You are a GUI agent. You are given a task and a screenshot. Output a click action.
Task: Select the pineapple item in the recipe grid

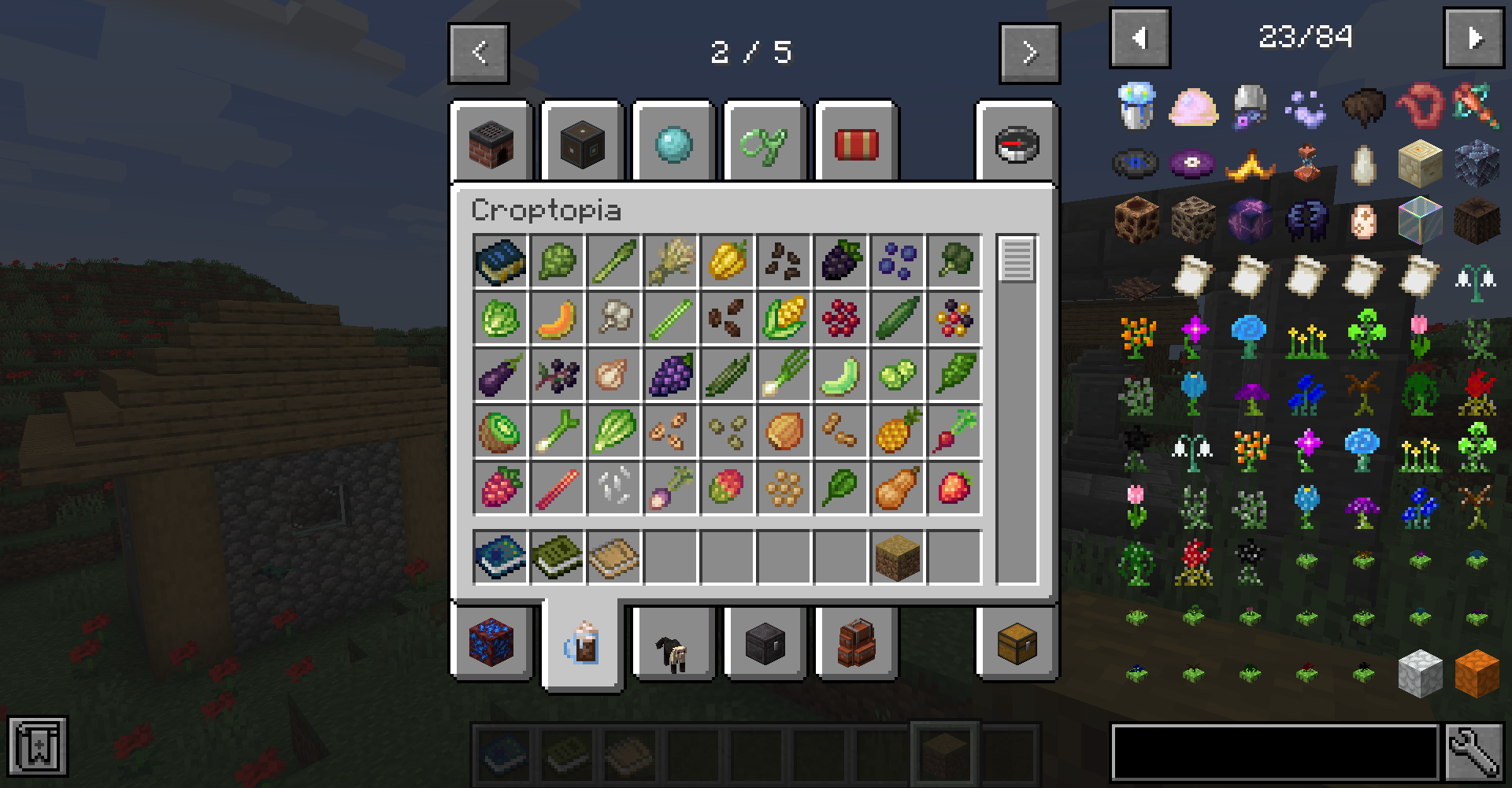[897, 431]
